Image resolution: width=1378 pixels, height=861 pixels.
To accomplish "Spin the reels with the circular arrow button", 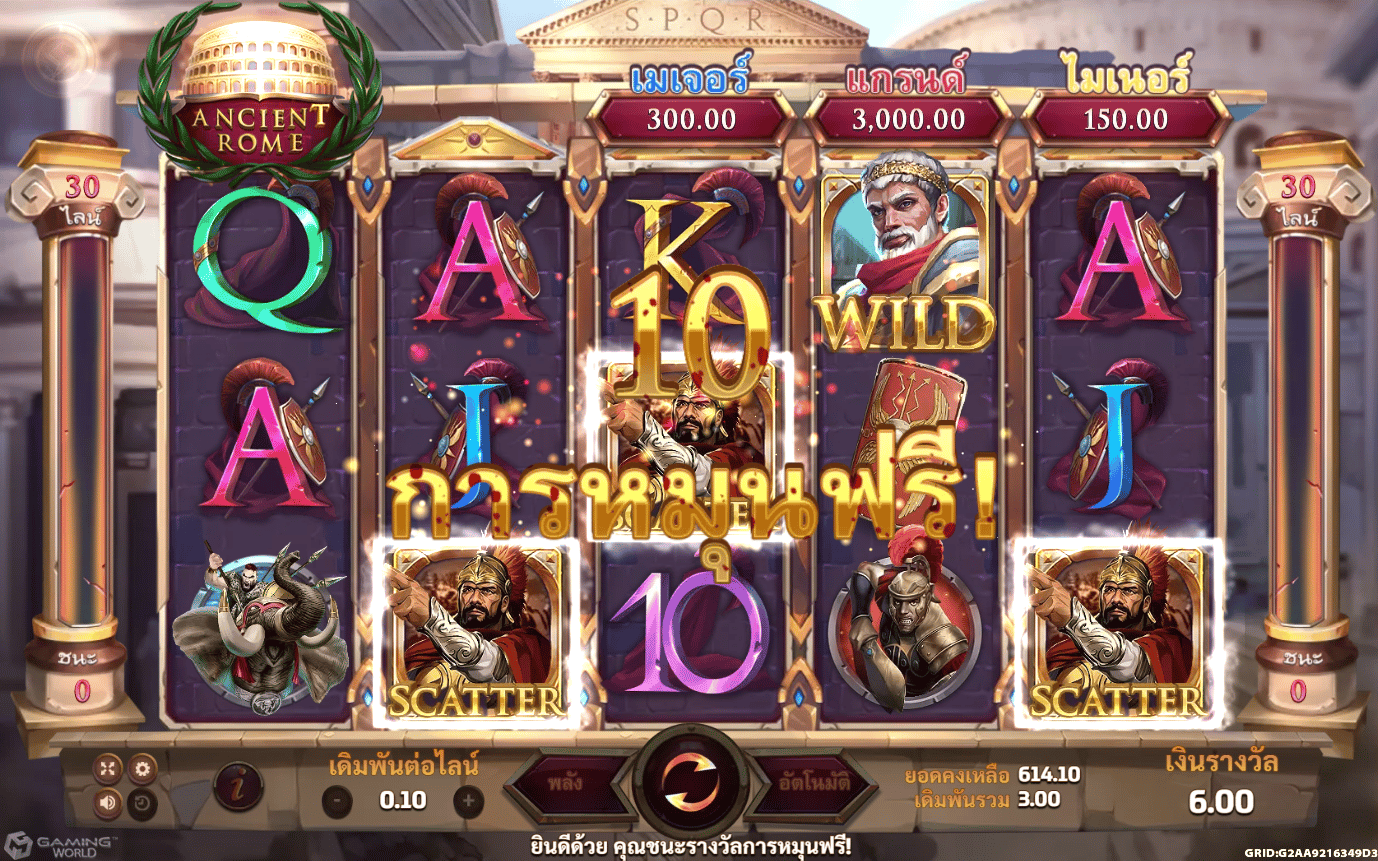I will 689,781.
